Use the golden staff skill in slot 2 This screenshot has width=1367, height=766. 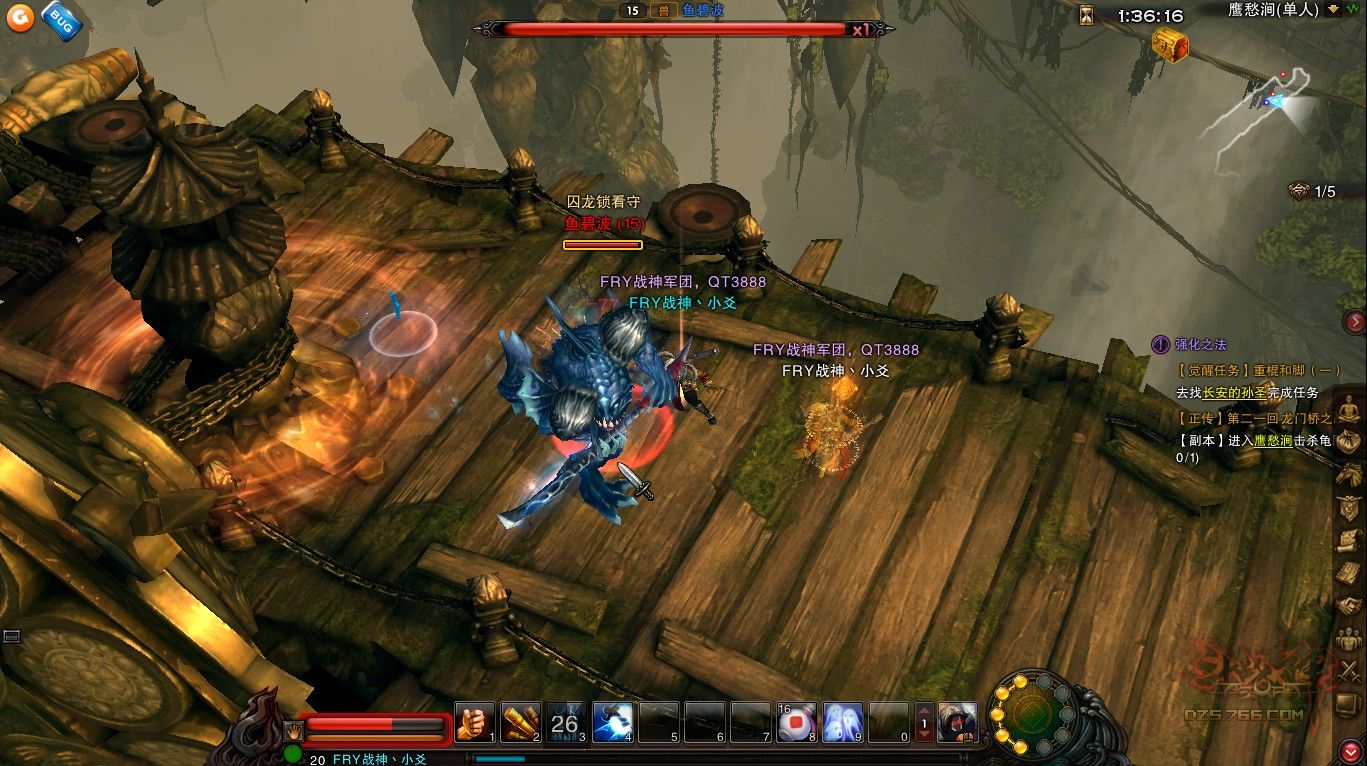520,722
